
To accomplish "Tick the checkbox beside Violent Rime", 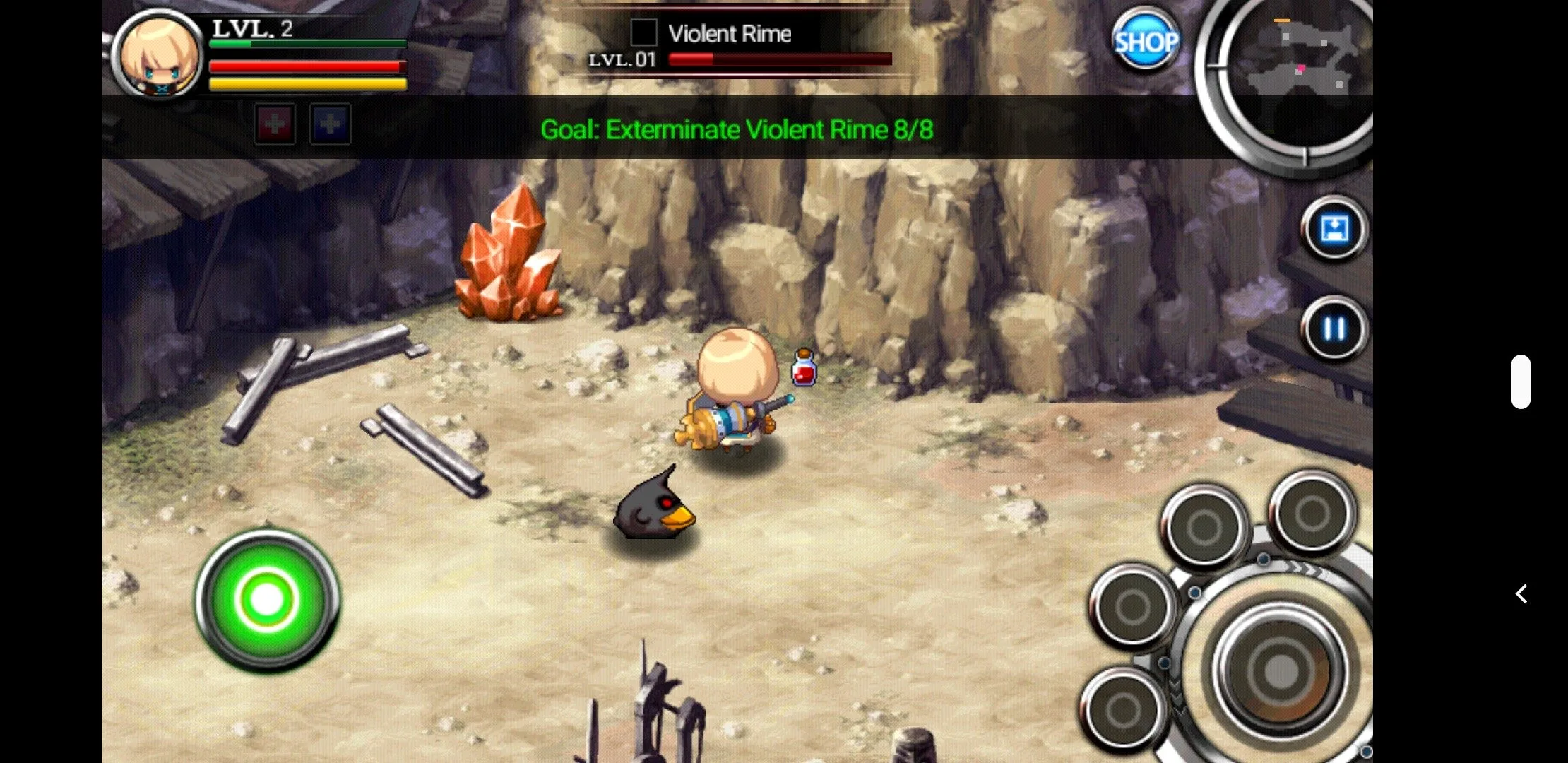I will pyautogui.click(x=643, y=32).
